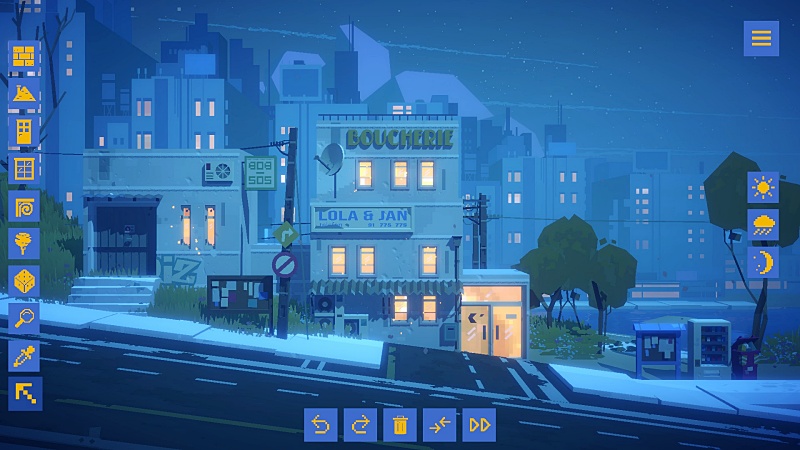
Task: Click the diagonal arrow pointer tool
Action: pos(24,392)
